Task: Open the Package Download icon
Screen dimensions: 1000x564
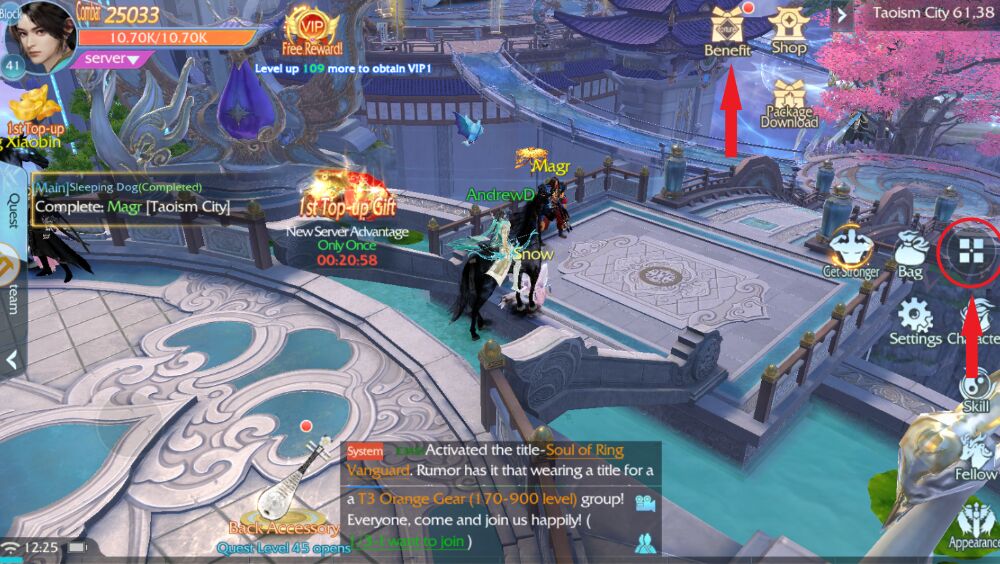Action: (788, 104)
